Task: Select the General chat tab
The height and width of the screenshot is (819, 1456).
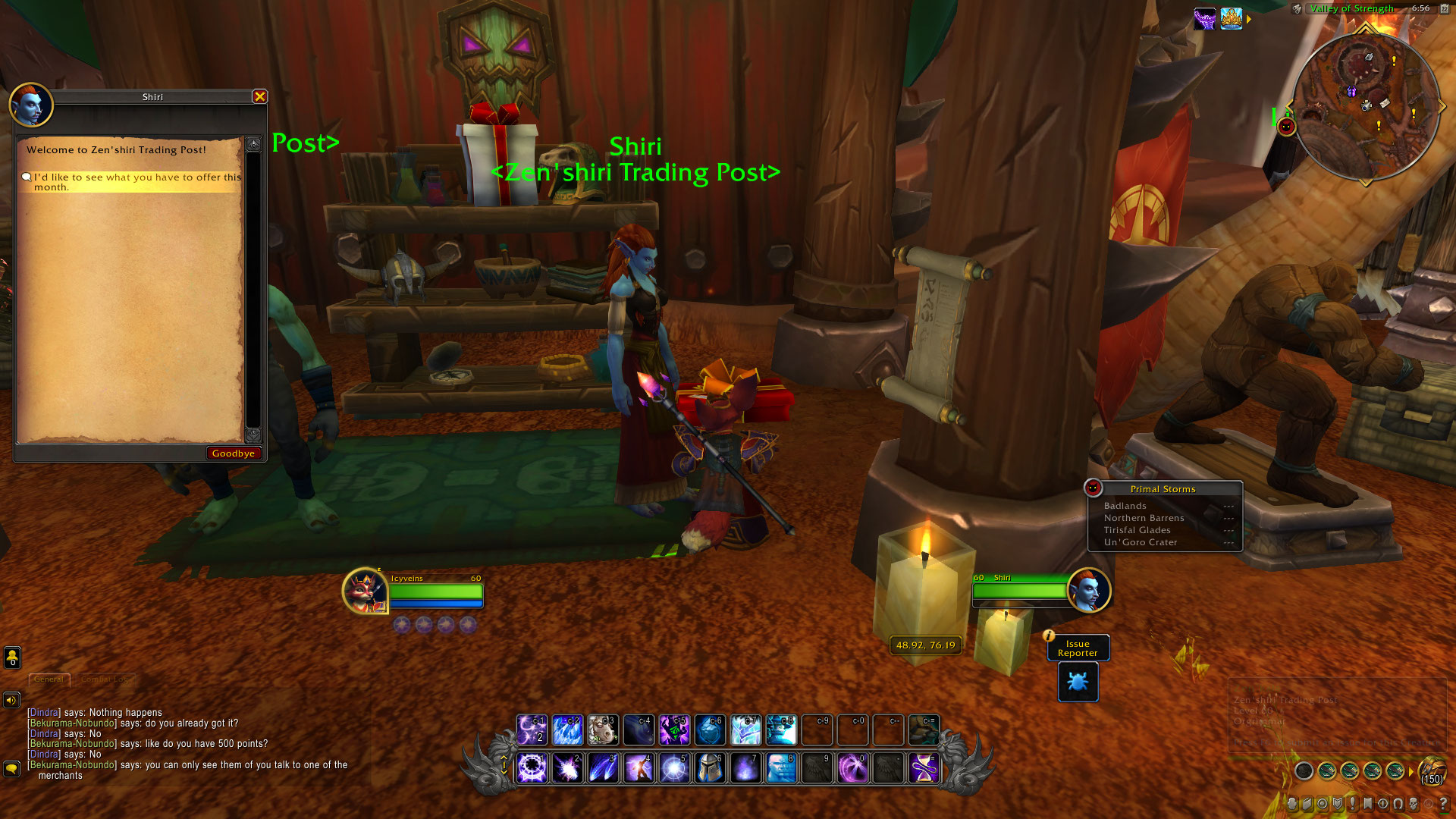Action: [x=50, y=680]
